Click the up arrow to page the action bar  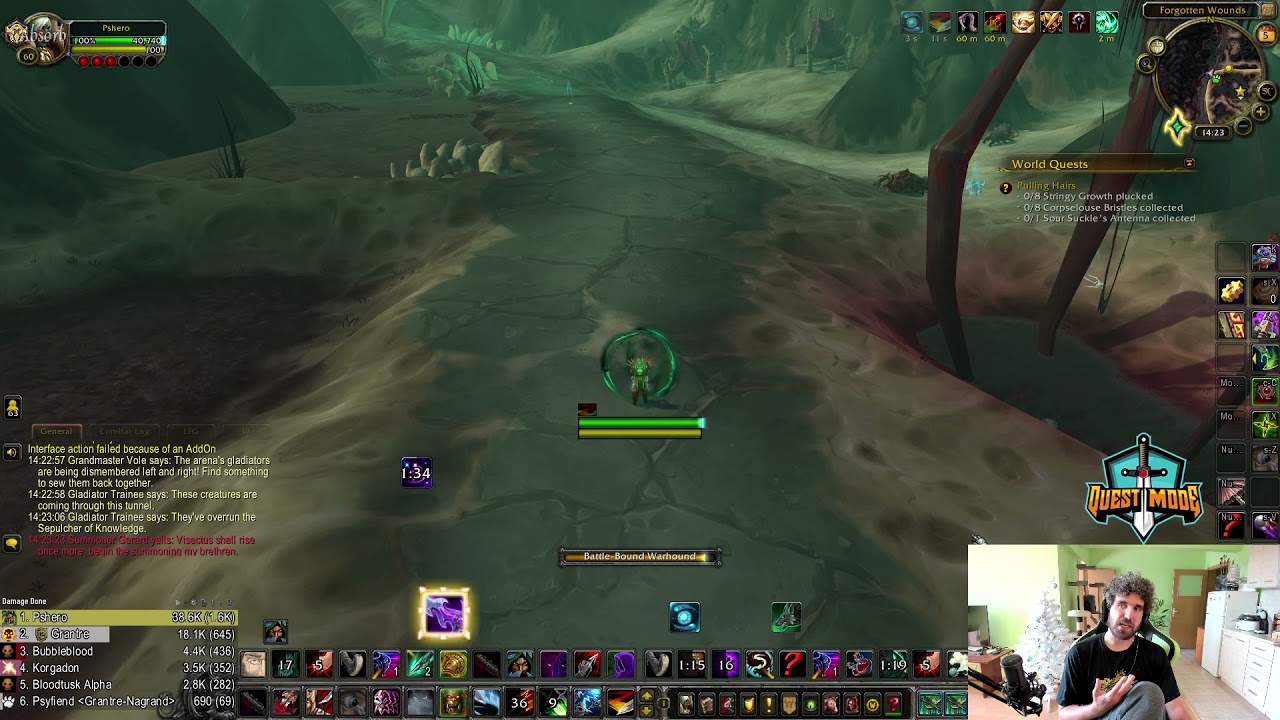[646, 696]
